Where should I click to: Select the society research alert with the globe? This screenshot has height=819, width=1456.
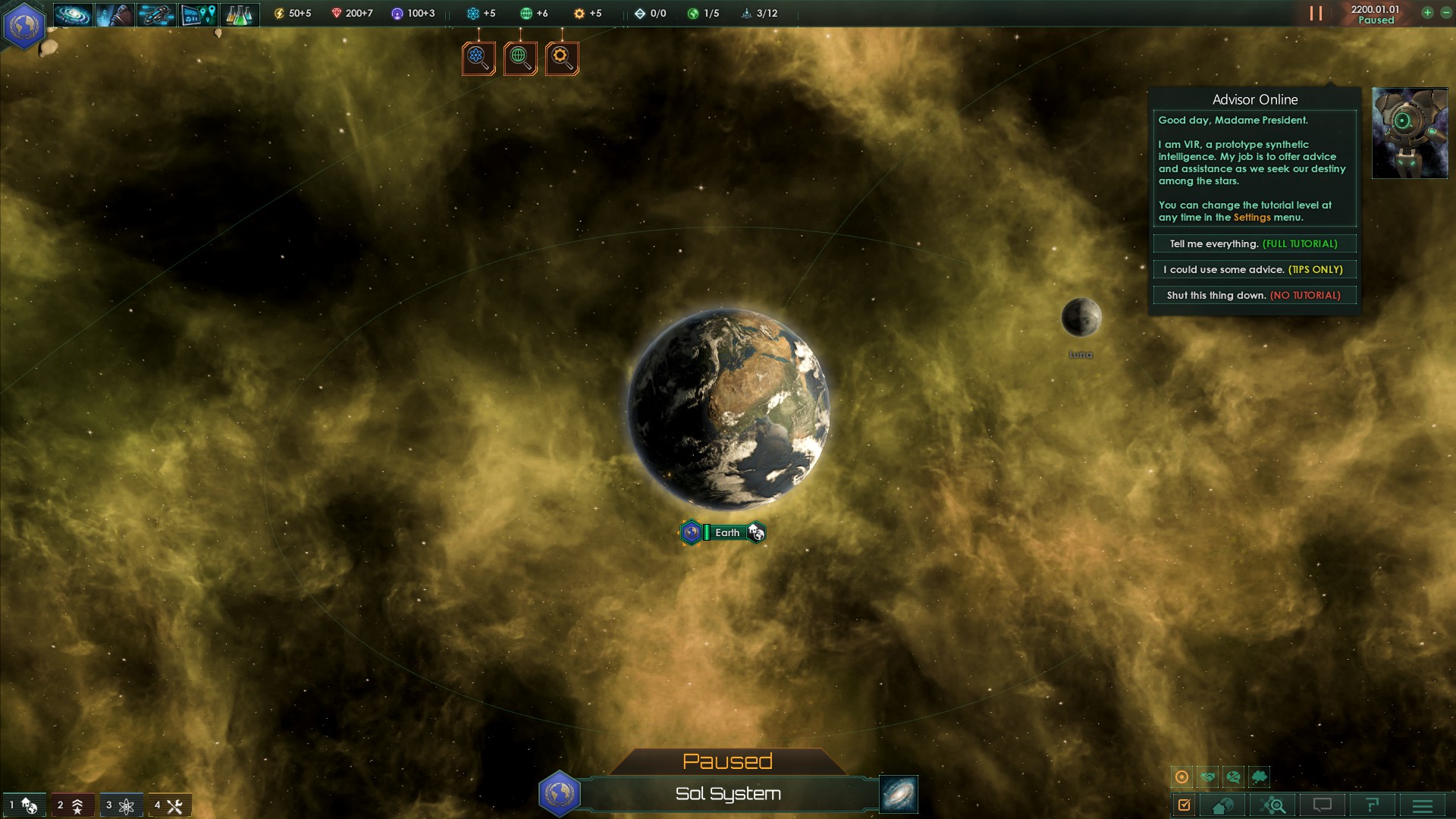520,58
